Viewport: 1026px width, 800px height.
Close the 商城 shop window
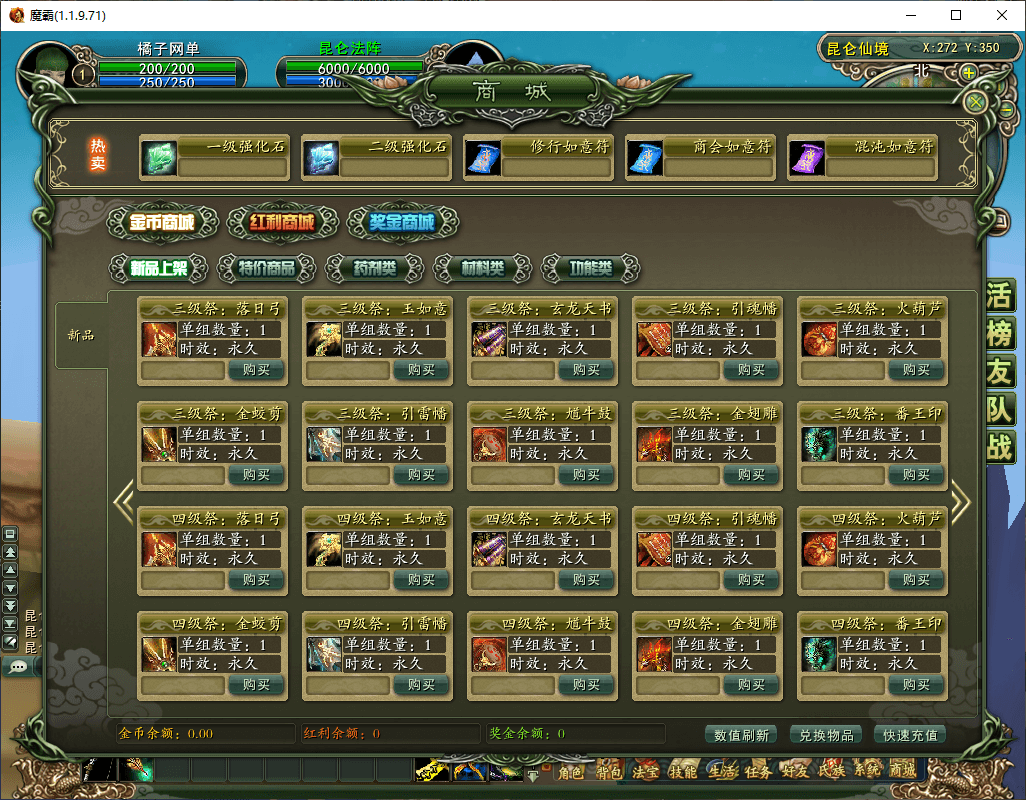point(976,101)
